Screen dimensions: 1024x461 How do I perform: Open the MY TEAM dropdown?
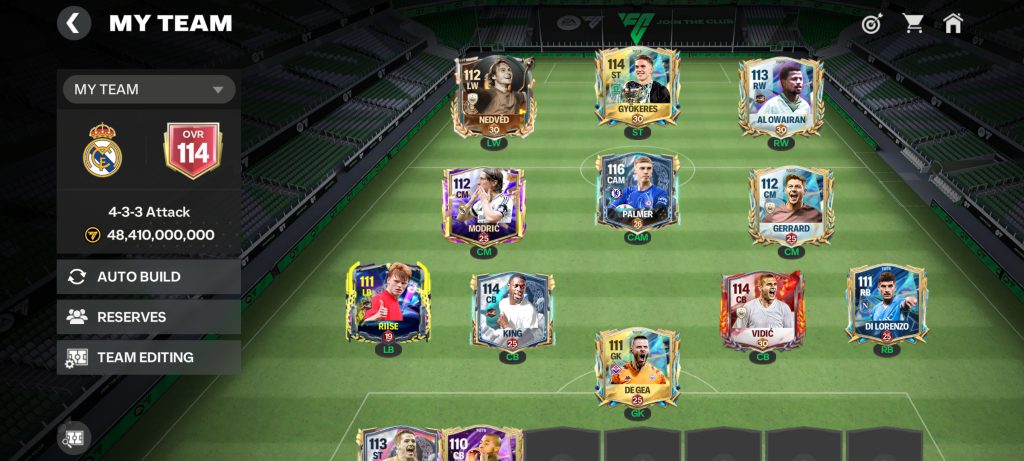(x=149, y=90)
